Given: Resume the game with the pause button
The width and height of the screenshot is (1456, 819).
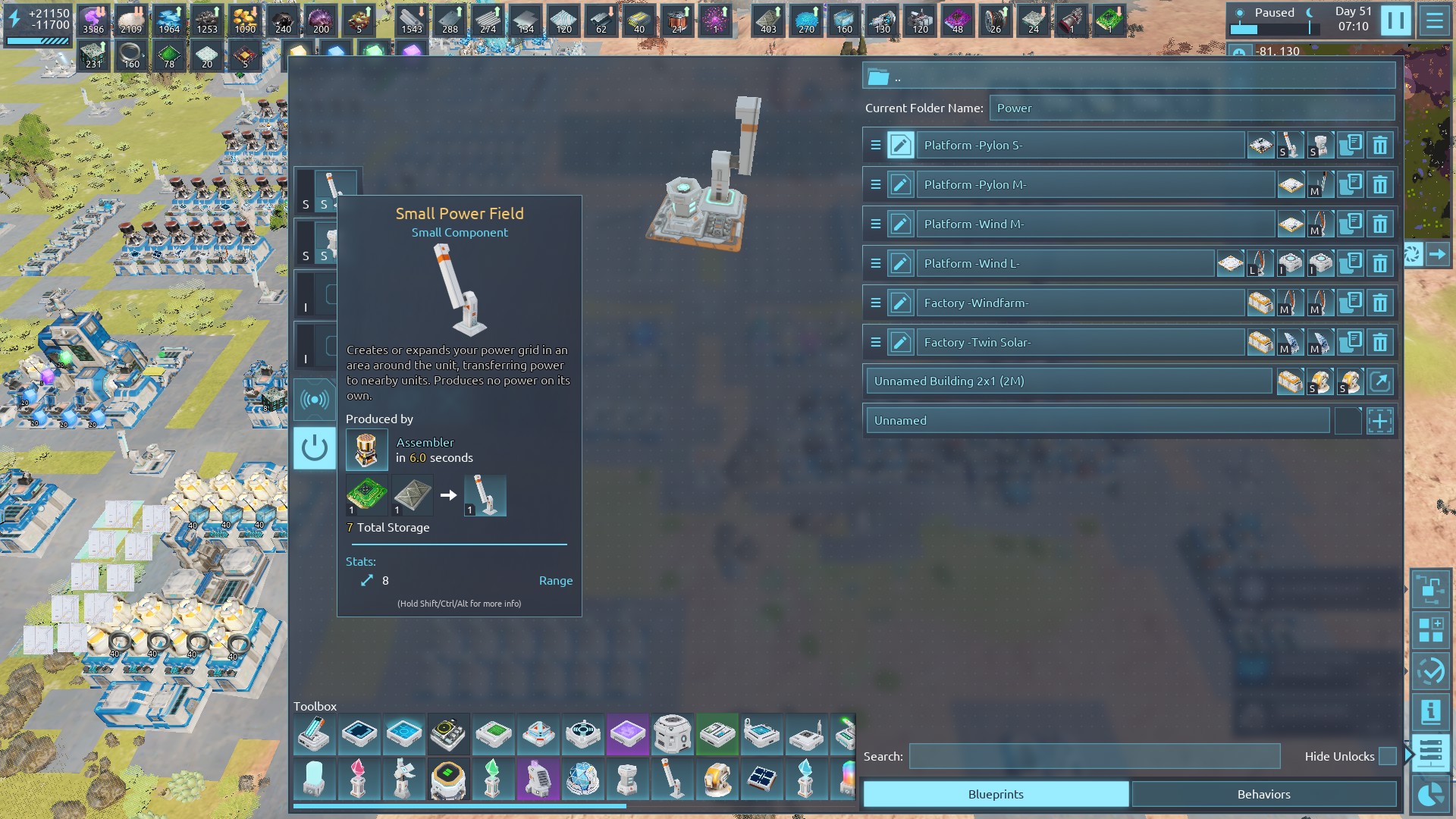Looking at the screenshot, I should (1395, 20).
